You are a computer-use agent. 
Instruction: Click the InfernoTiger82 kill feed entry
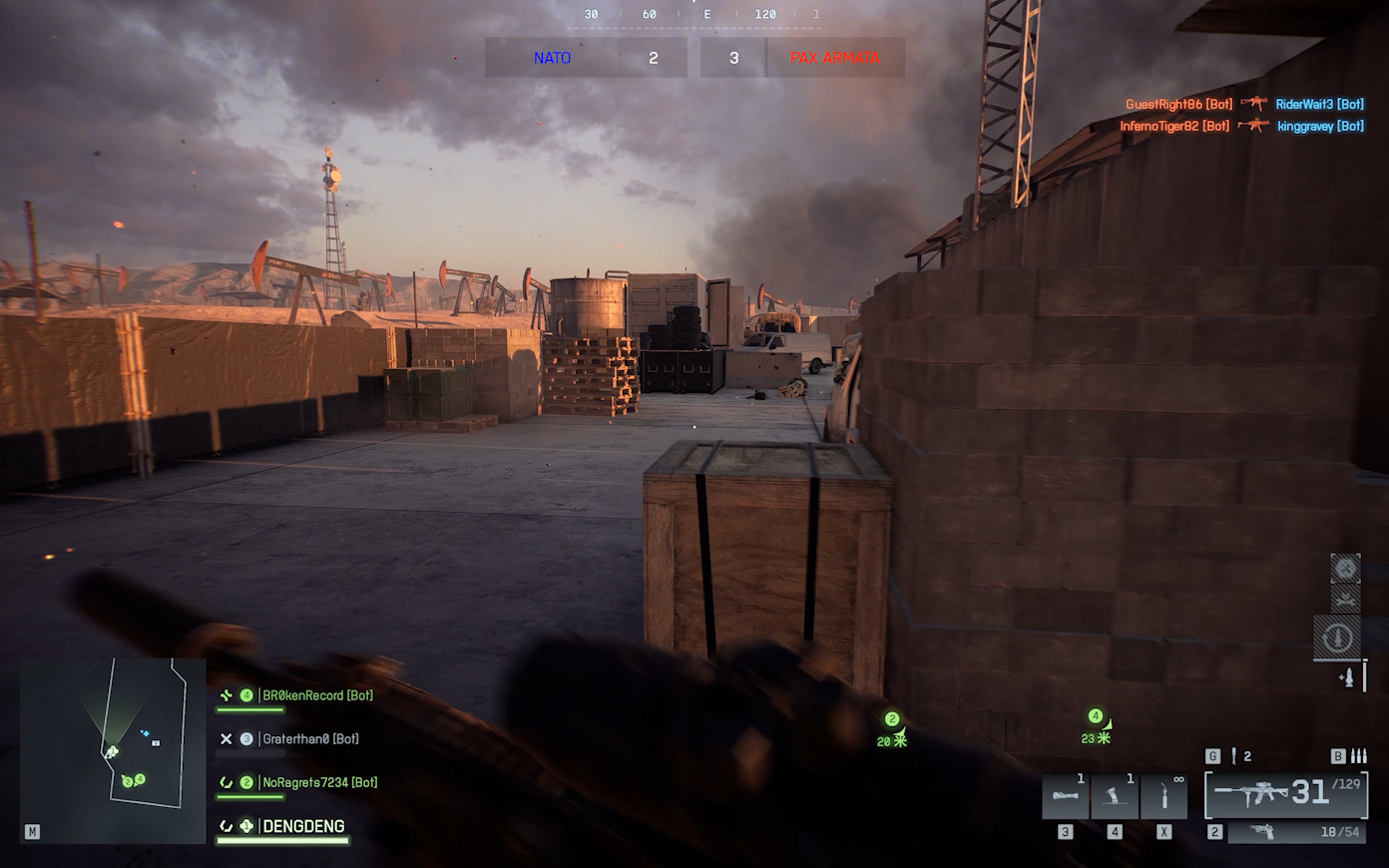pyautogui.click(x=1174, y=126)
